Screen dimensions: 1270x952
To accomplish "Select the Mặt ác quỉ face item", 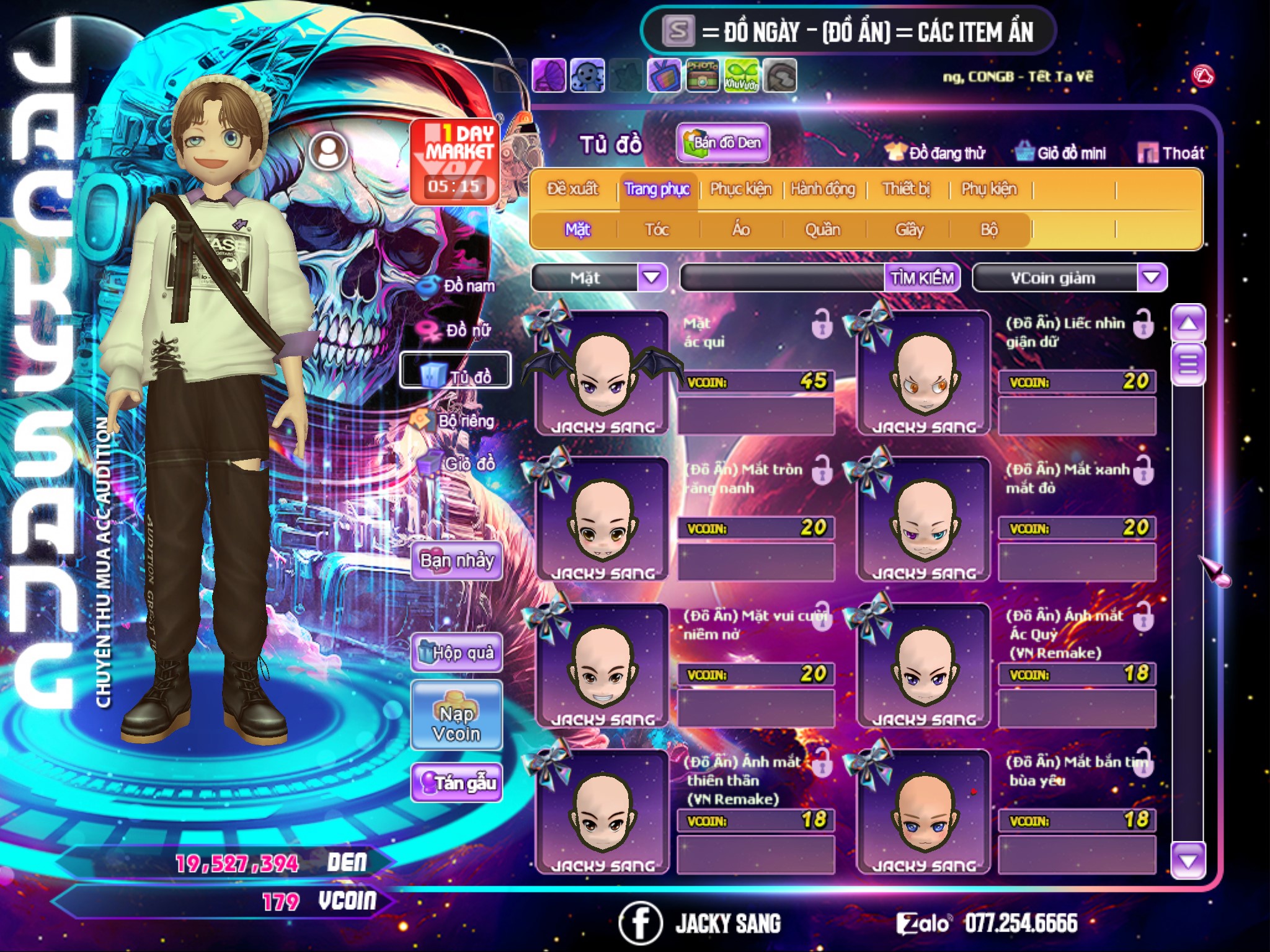I will [x=601, y=373].
